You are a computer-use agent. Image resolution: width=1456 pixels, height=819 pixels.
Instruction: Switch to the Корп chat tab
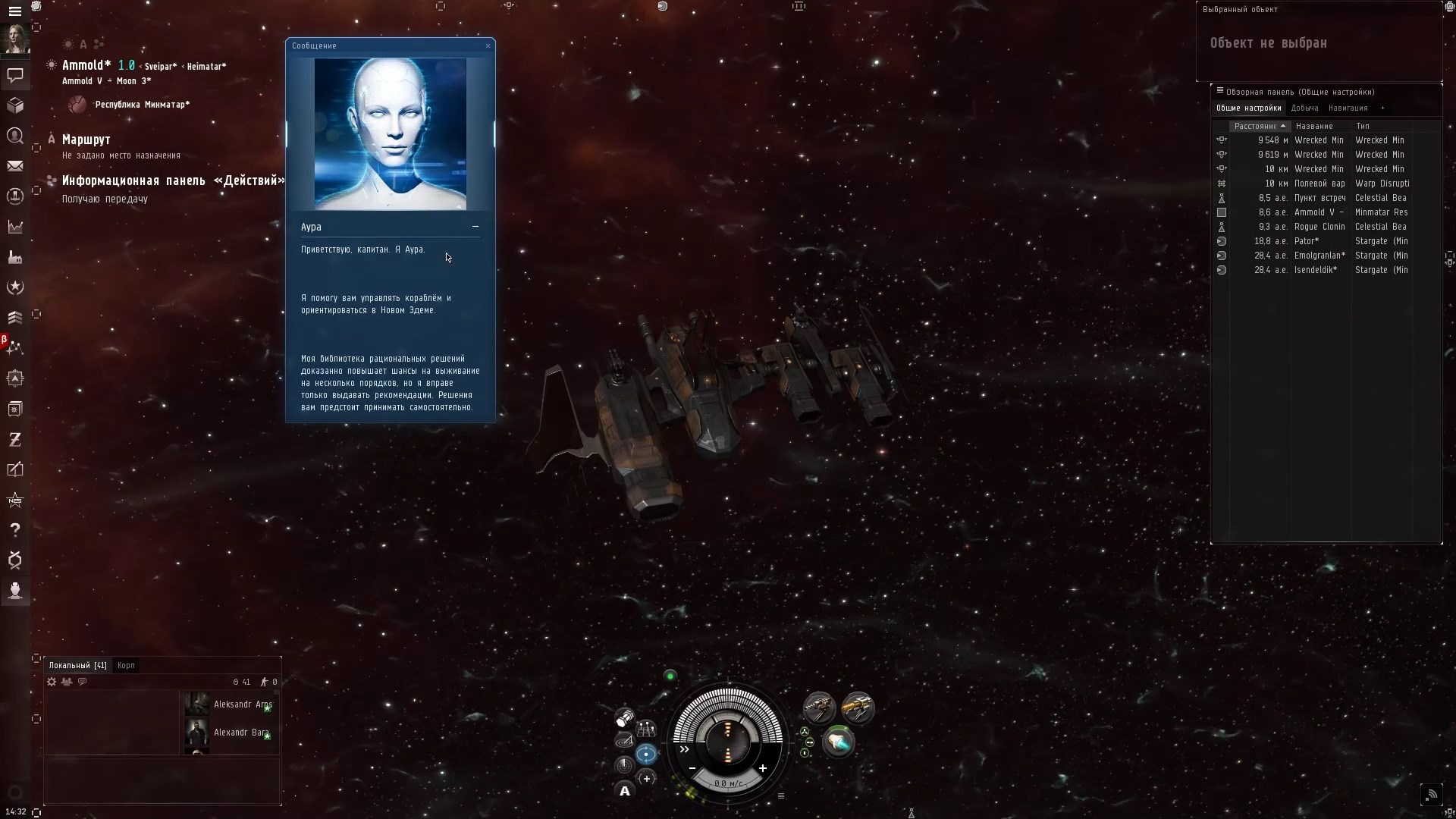(126, 665)
